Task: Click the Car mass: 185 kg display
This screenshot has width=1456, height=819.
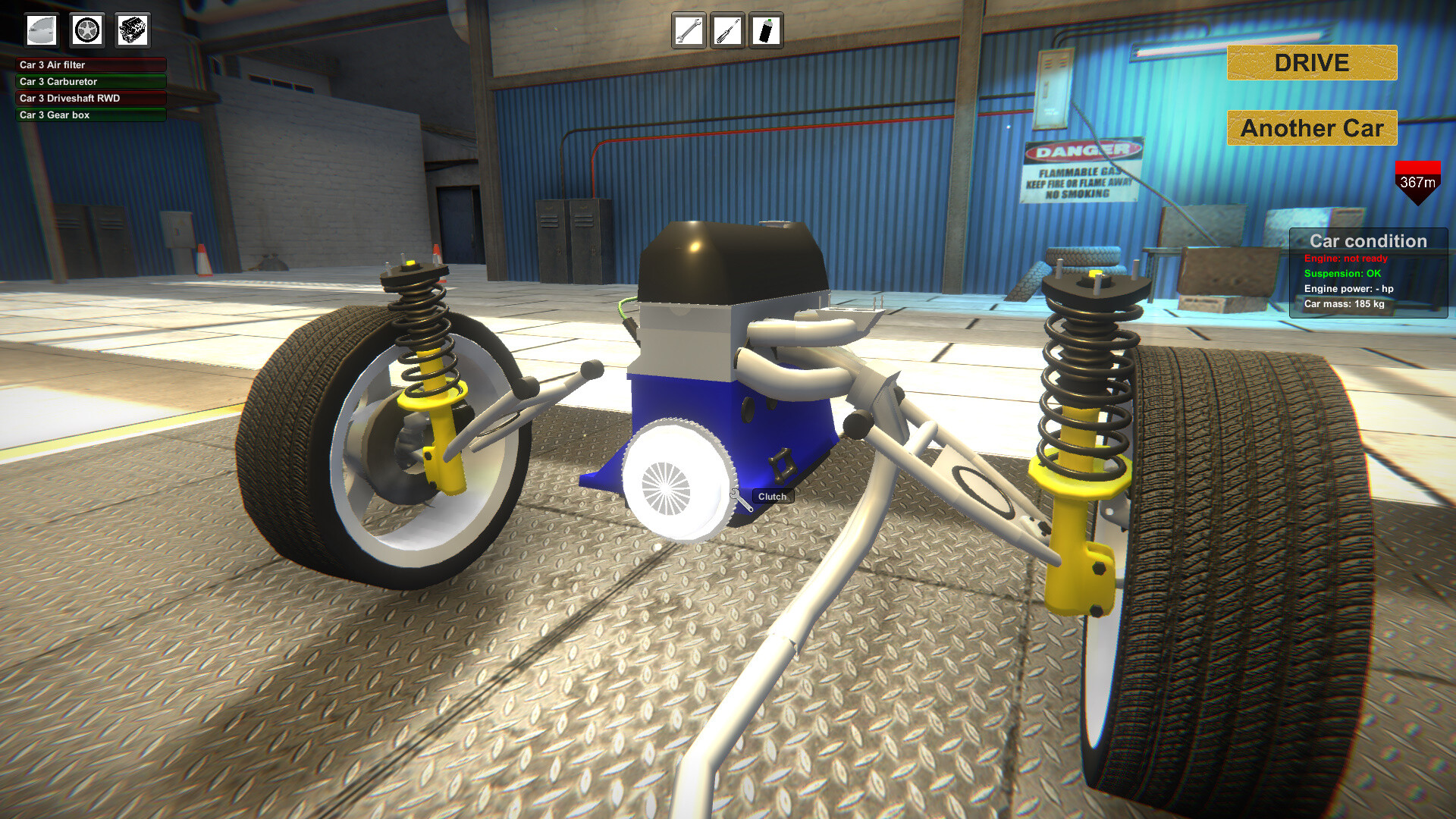Action: point(1343,305)
